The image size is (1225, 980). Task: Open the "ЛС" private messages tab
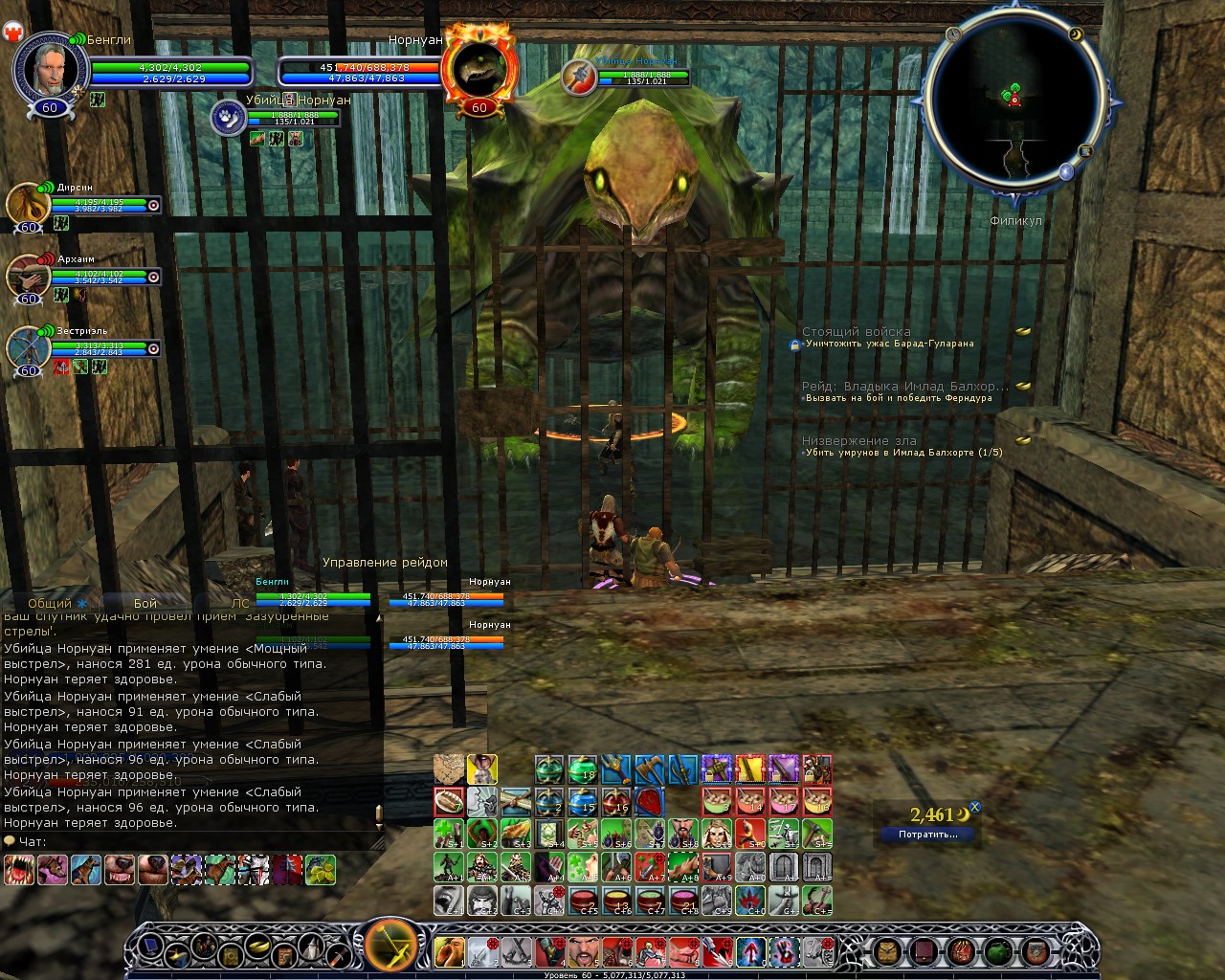pos(240,603)
